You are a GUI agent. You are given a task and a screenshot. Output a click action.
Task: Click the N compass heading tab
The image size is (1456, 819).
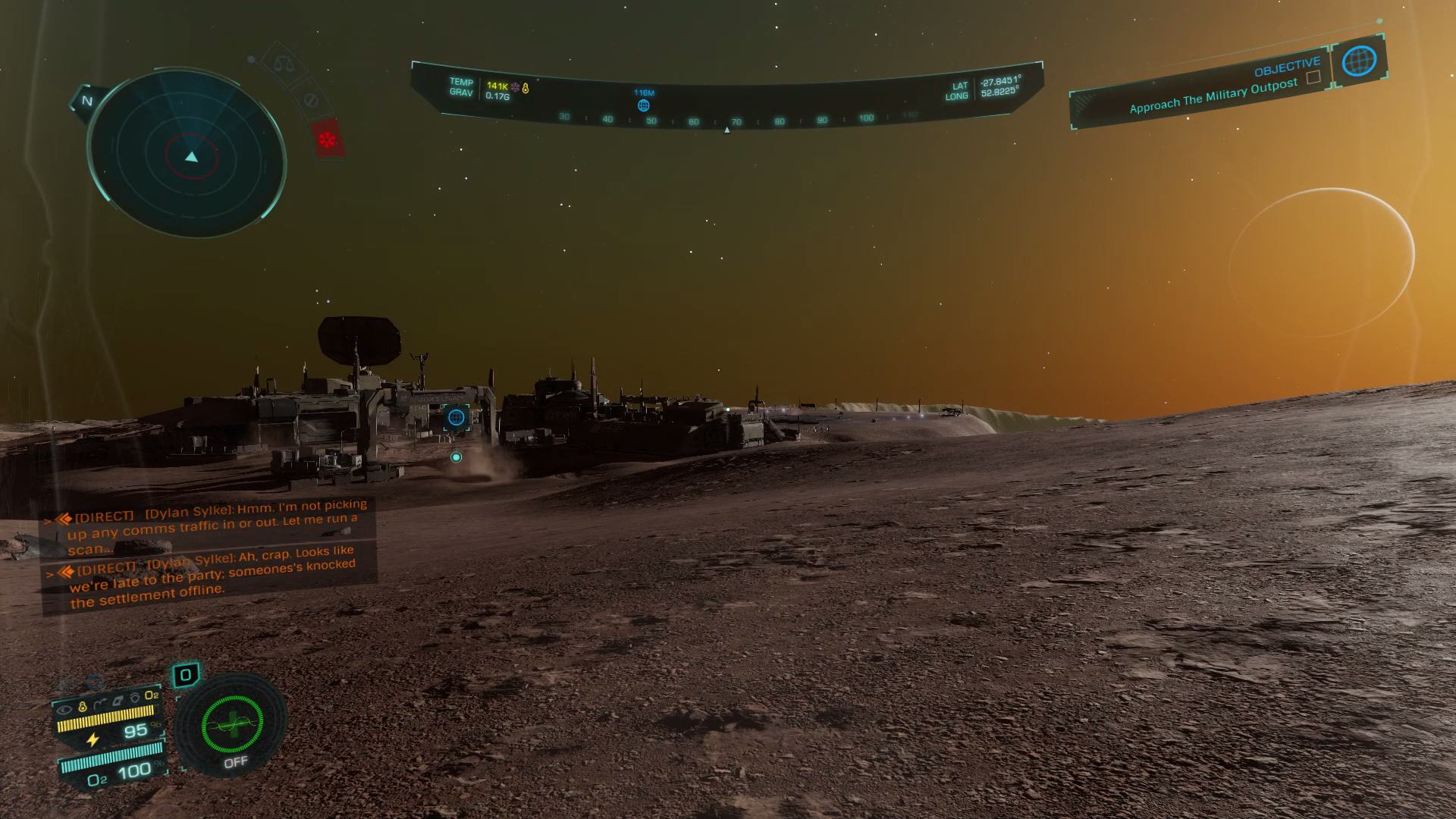[86, 101]
